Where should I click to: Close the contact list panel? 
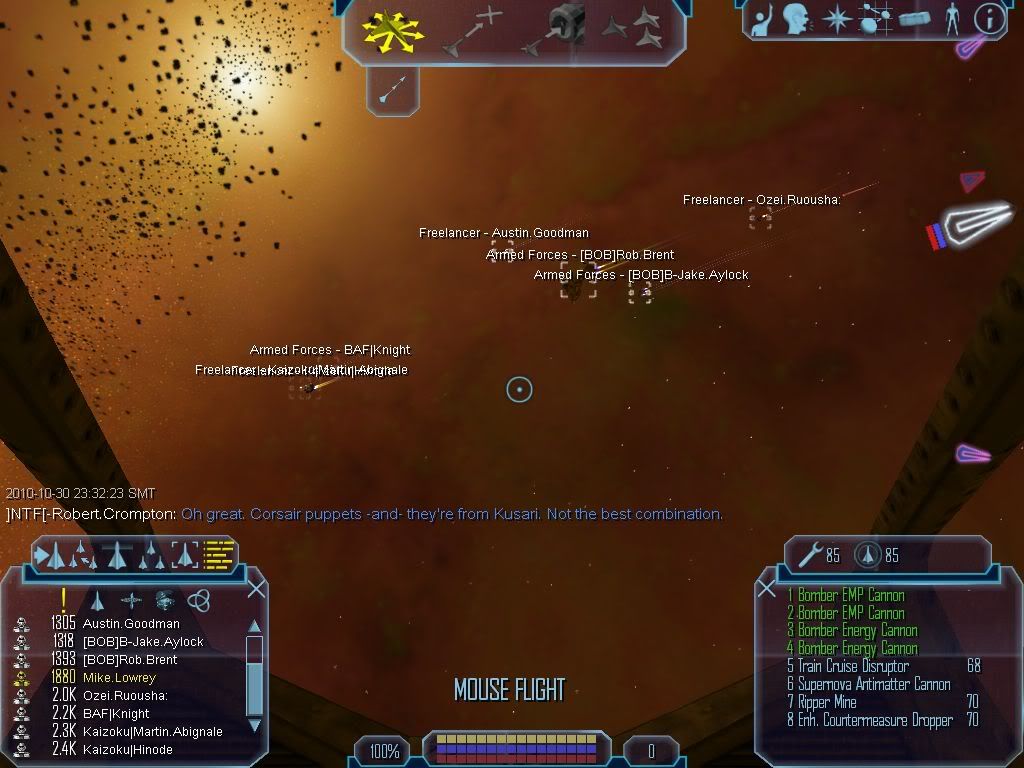pos(256,587)
